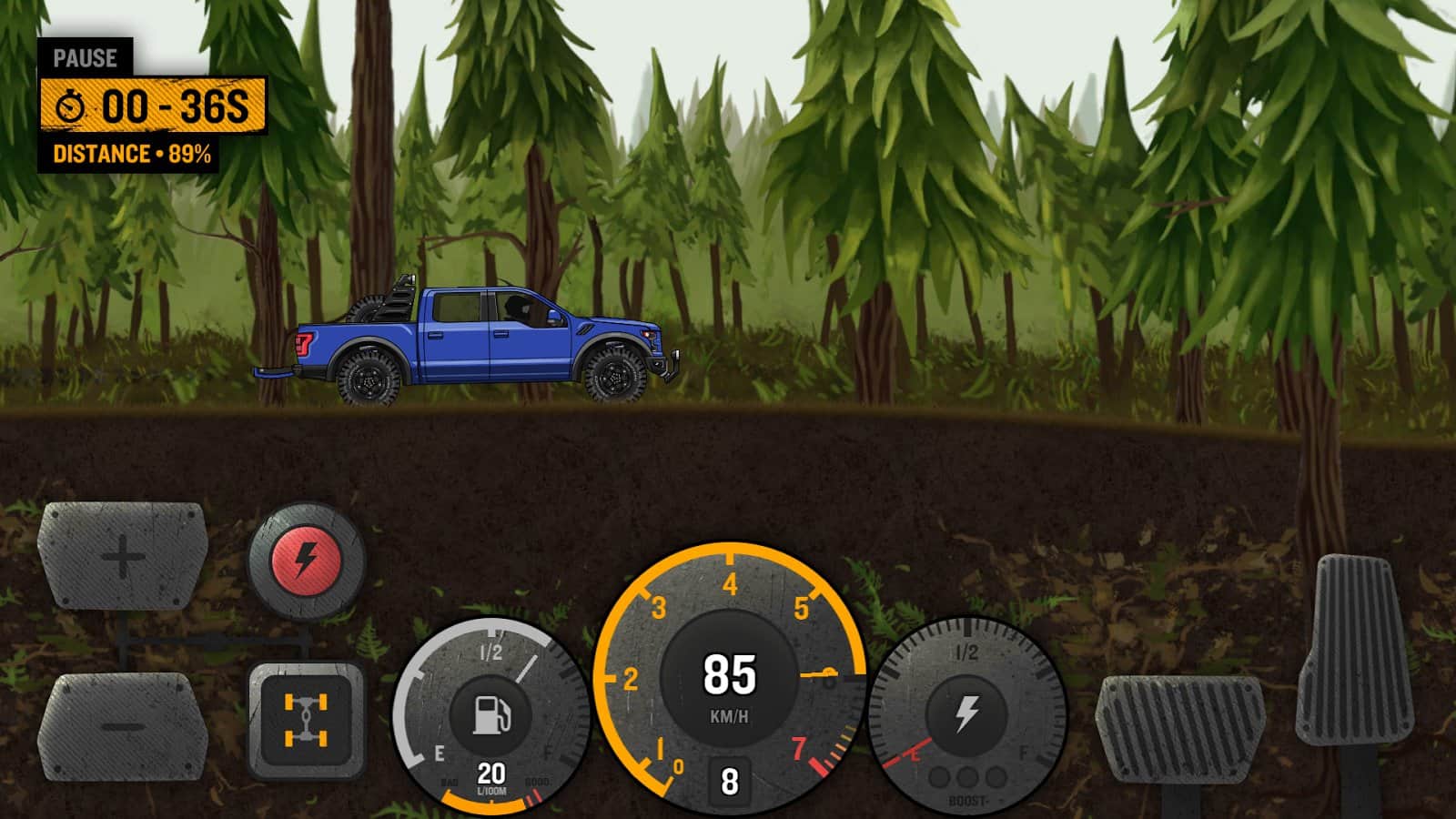Pause the game with the PAUSE button
1456x819 pixels.
85,58
